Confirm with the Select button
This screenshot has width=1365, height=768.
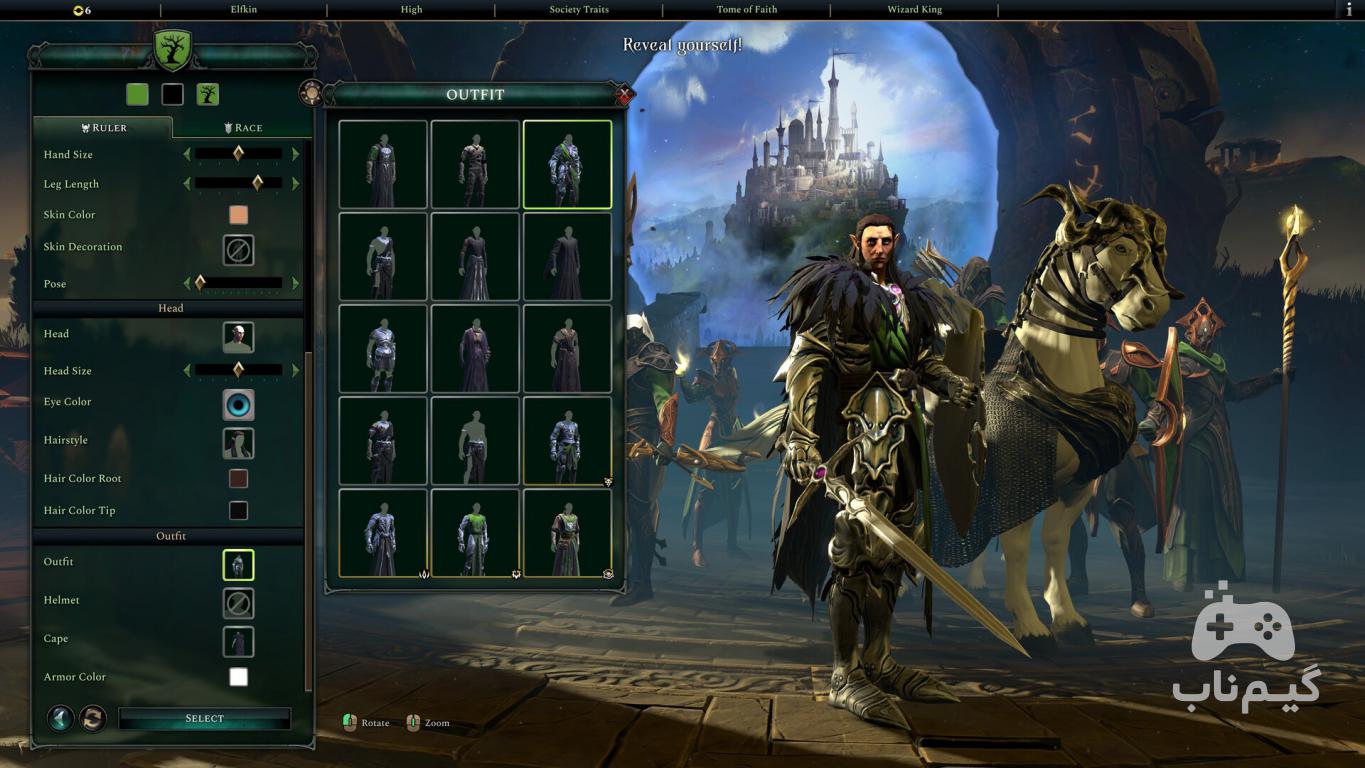coord(204,719)
